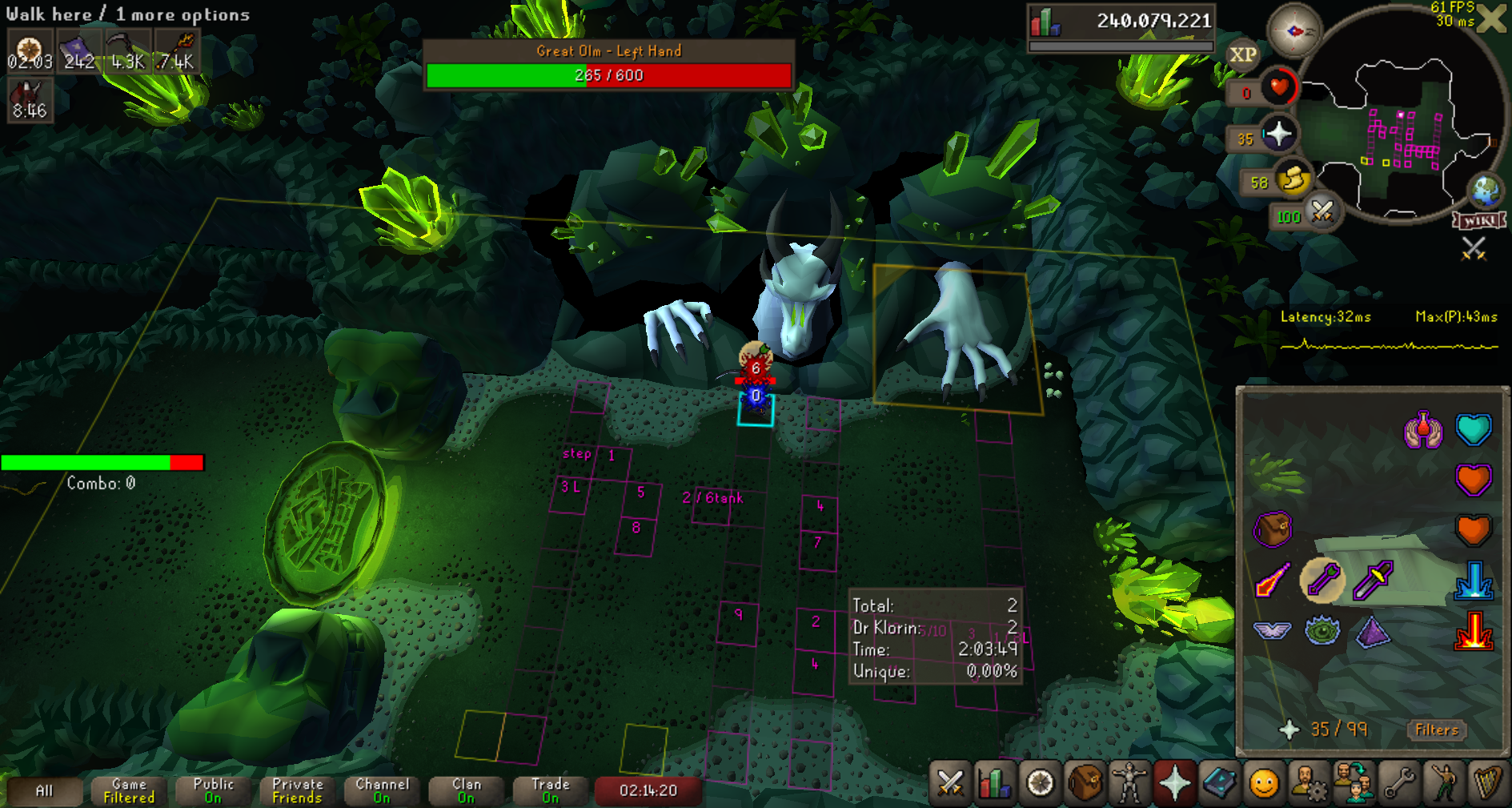Toggle quick prayers via the prayer orb
Image resolution: width=1512 pixels, height=808 pixels.
1278,135
